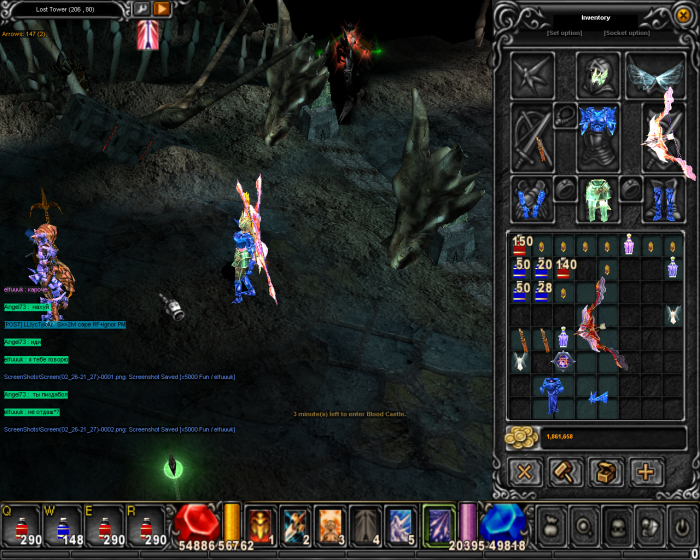Open the treasure chest button in inventory
This screenshot has height=560, width=700.
[605, 471]
